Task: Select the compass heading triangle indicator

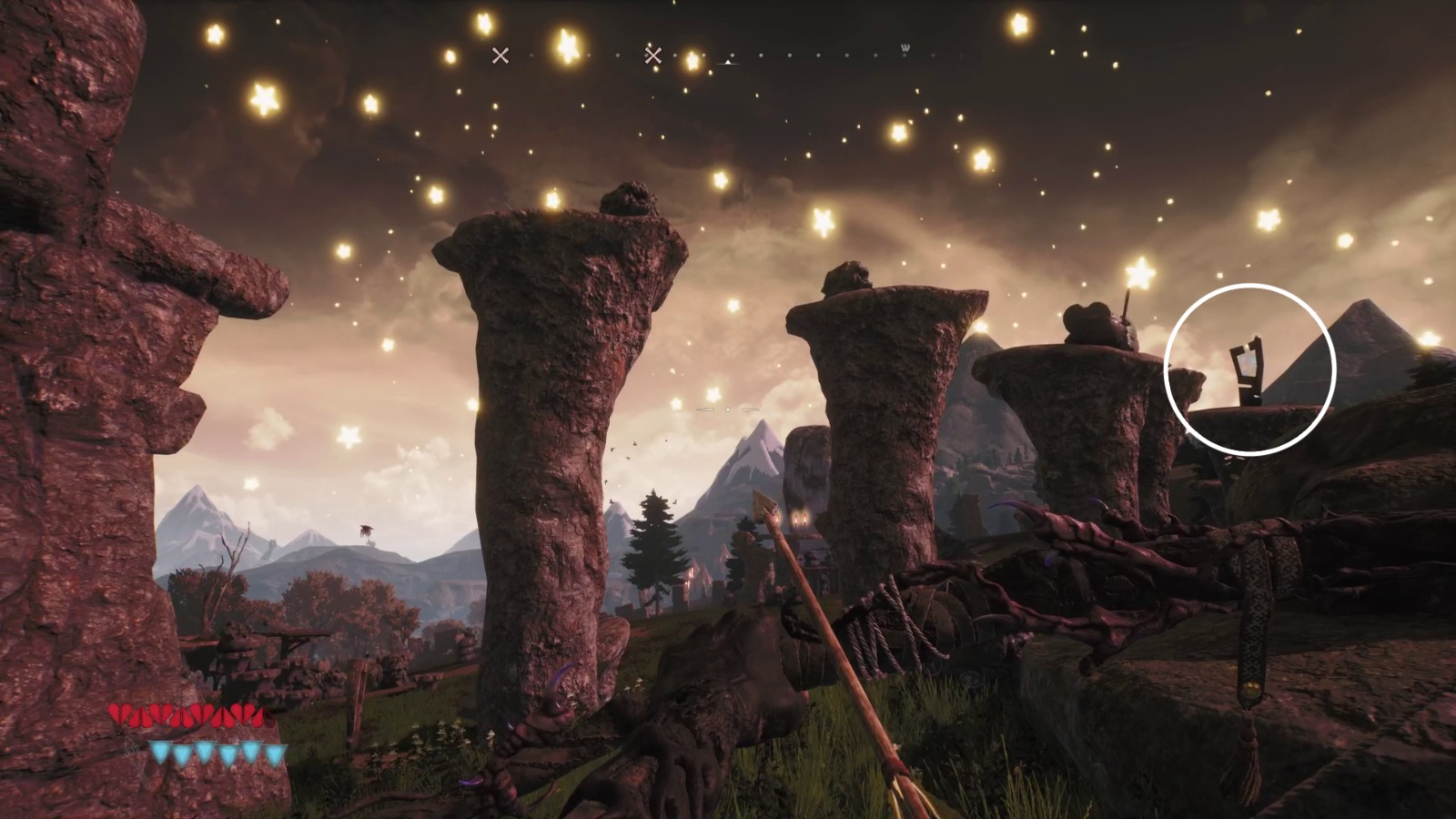Action: tap(727, 62)
